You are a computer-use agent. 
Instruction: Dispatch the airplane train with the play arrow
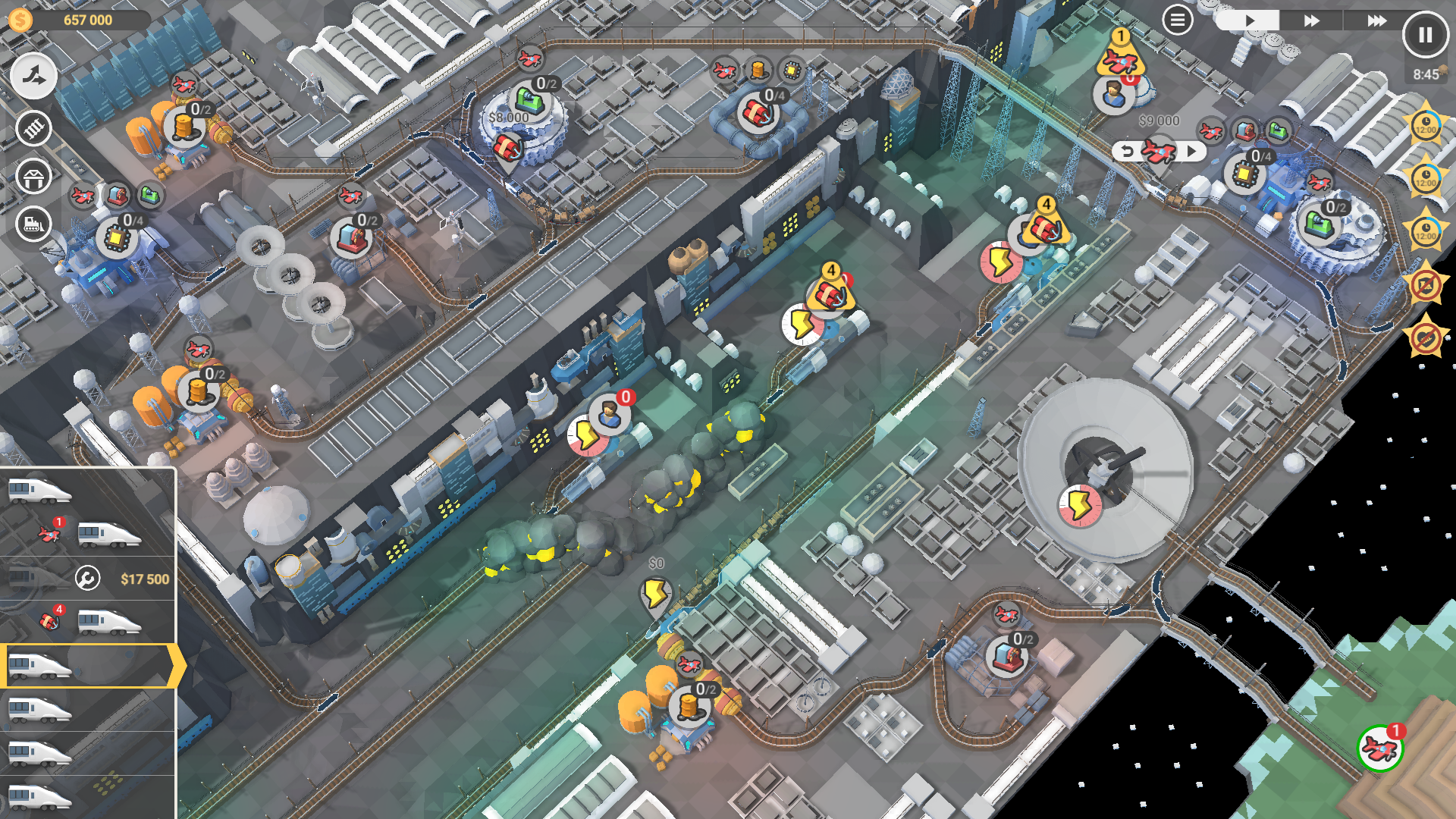(1192, 151)
